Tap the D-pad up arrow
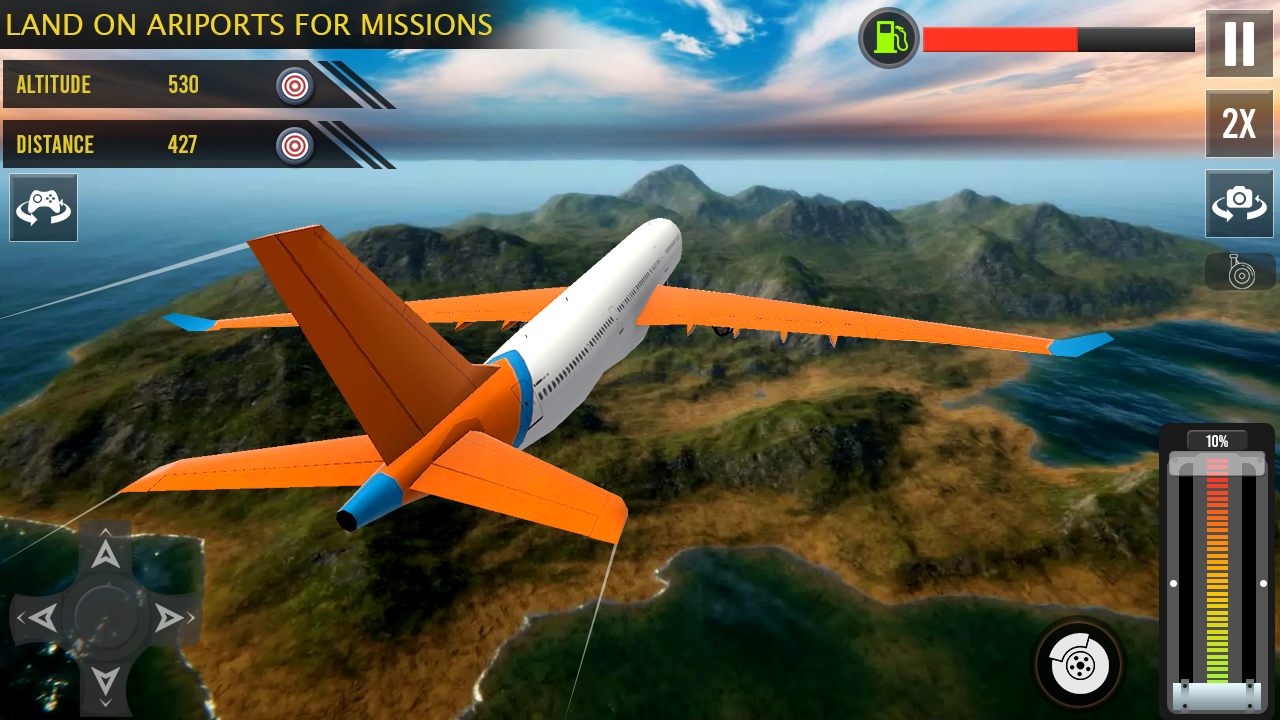The height and width of the screenshot is (720, 1280). click(x=105, y=555)
